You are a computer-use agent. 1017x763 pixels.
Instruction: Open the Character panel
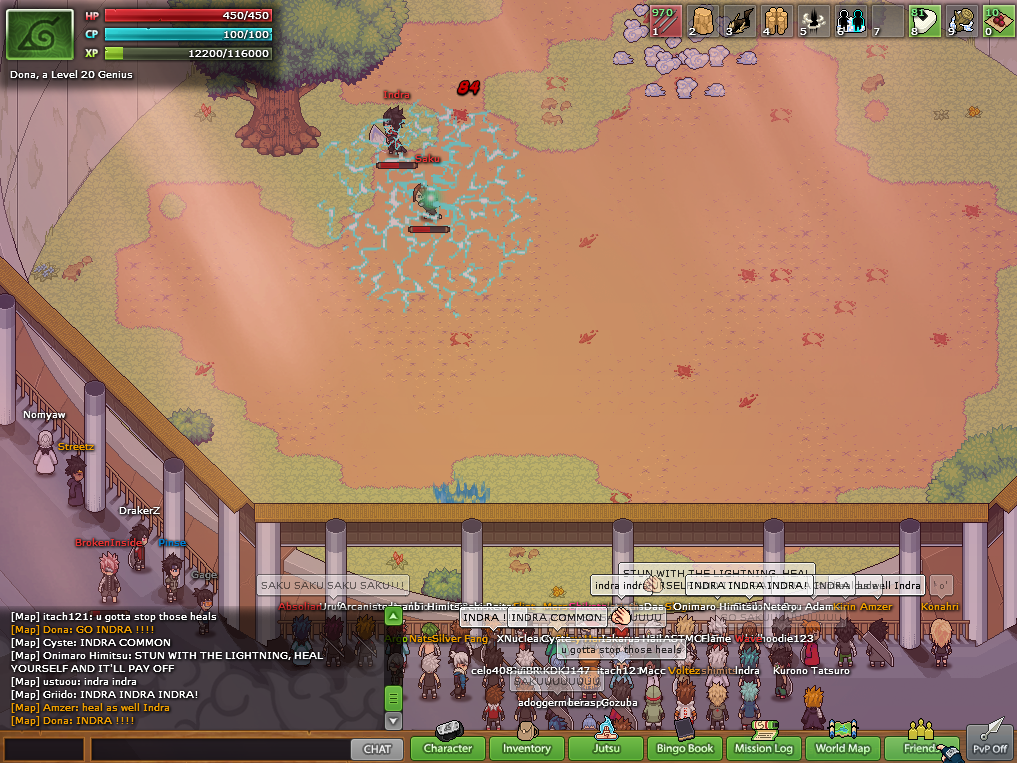pyautogui.click(x=447, y=748)
